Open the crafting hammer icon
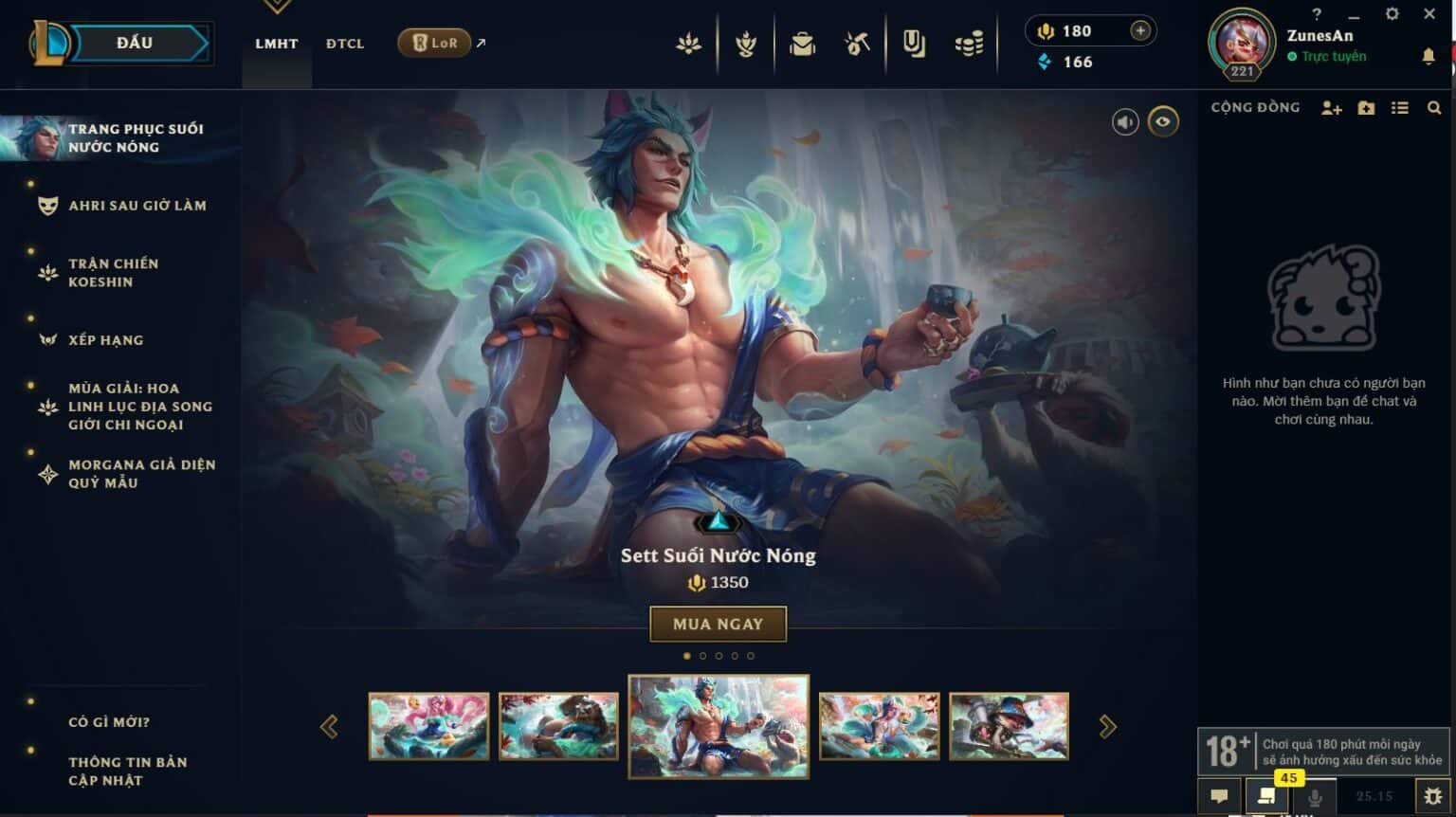The width and height of the screenshot is (1456, 817). [856, 44]
